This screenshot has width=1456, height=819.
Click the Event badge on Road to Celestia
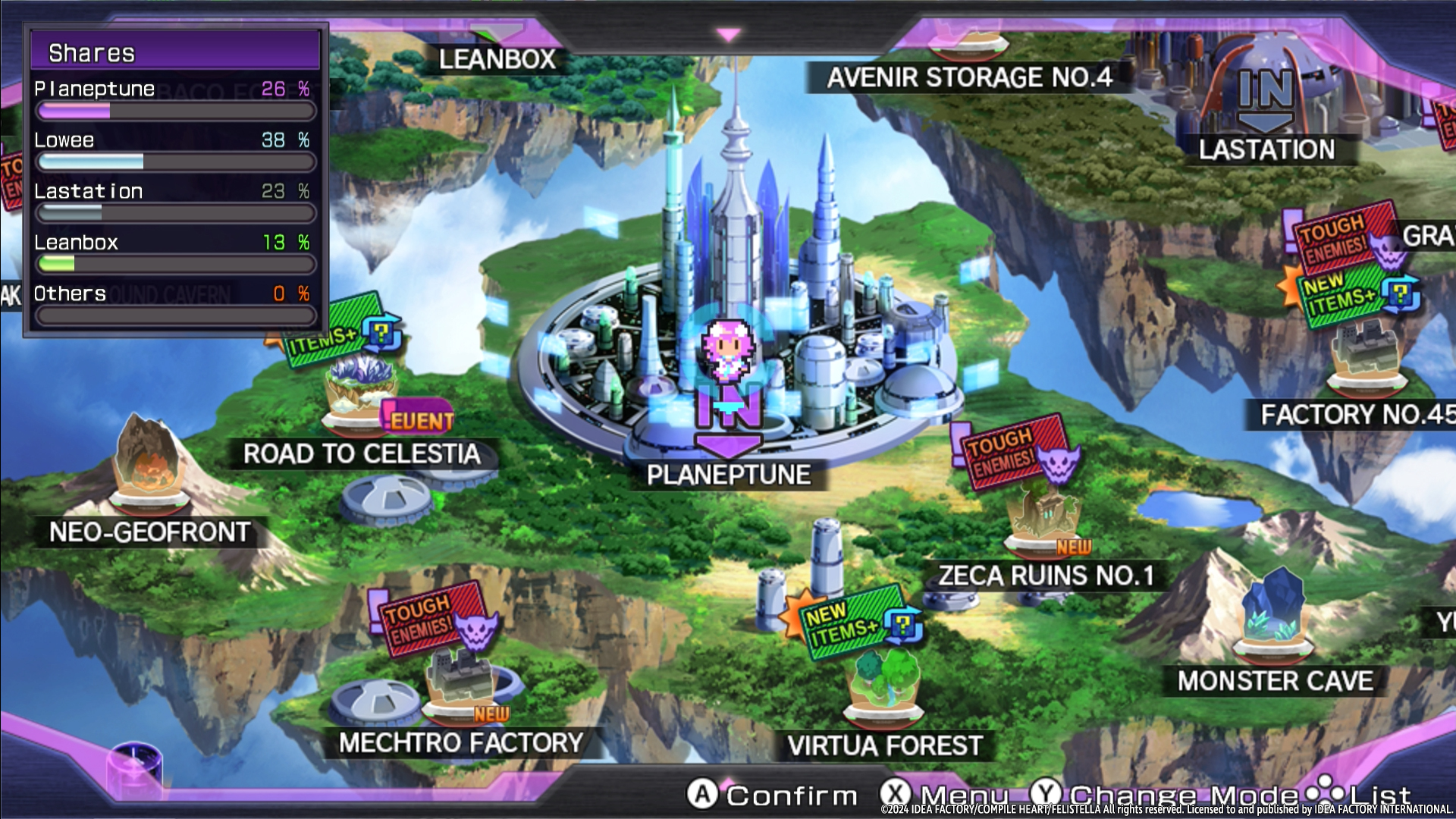pos(419,419)
